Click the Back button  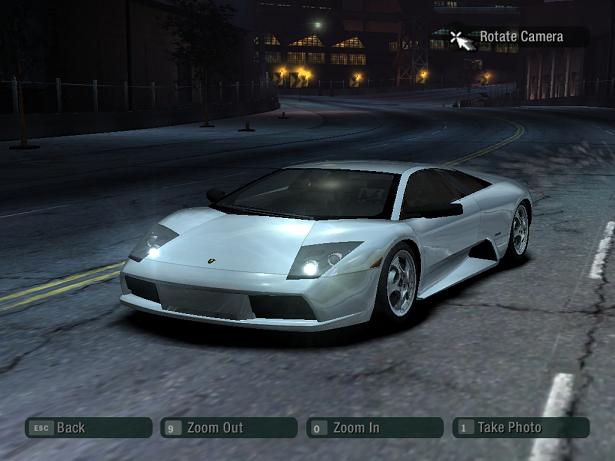(88, 428)
